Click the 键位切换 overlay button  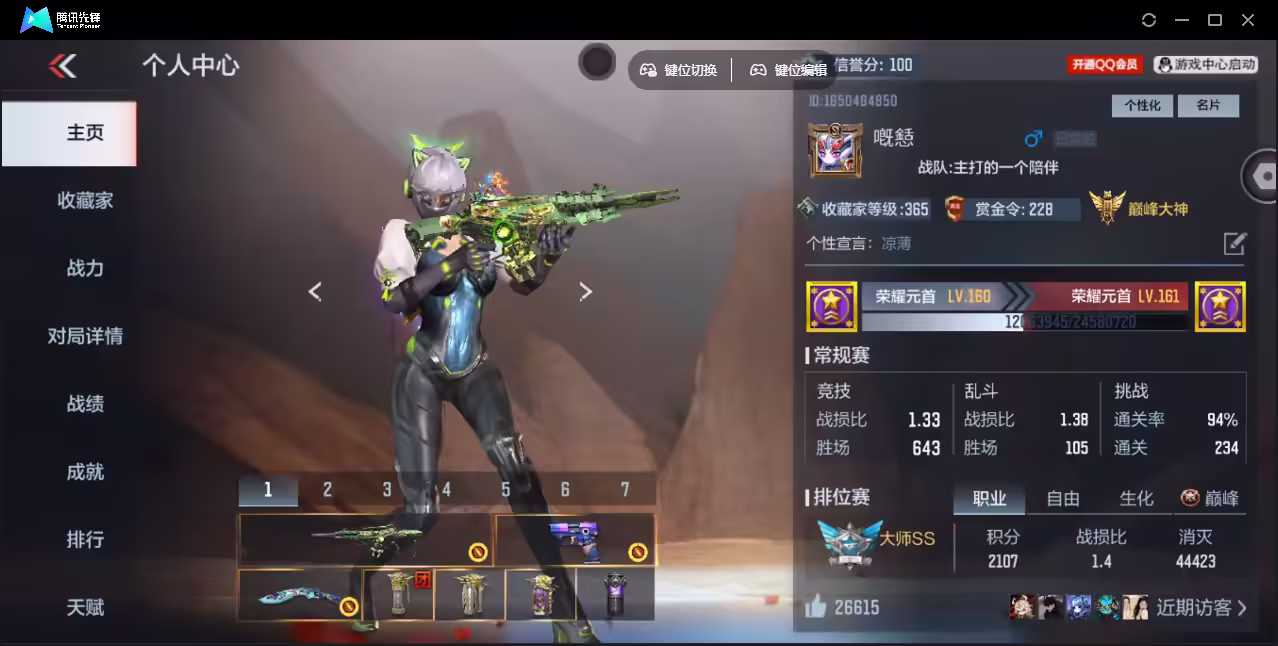tap(679, 70)
